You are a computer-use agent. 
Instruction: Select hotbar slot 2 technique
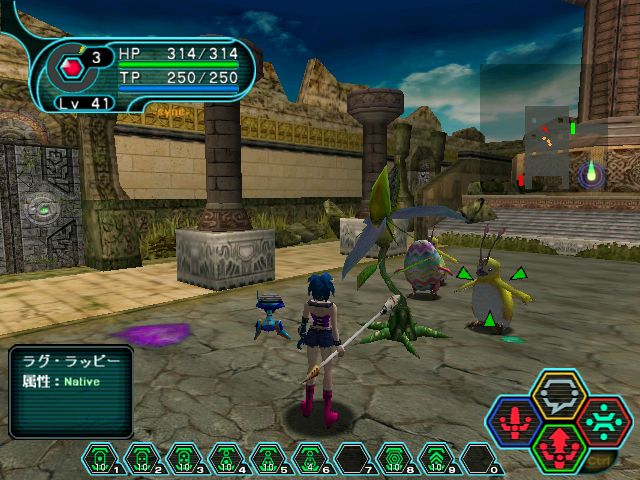coord(142,458)
